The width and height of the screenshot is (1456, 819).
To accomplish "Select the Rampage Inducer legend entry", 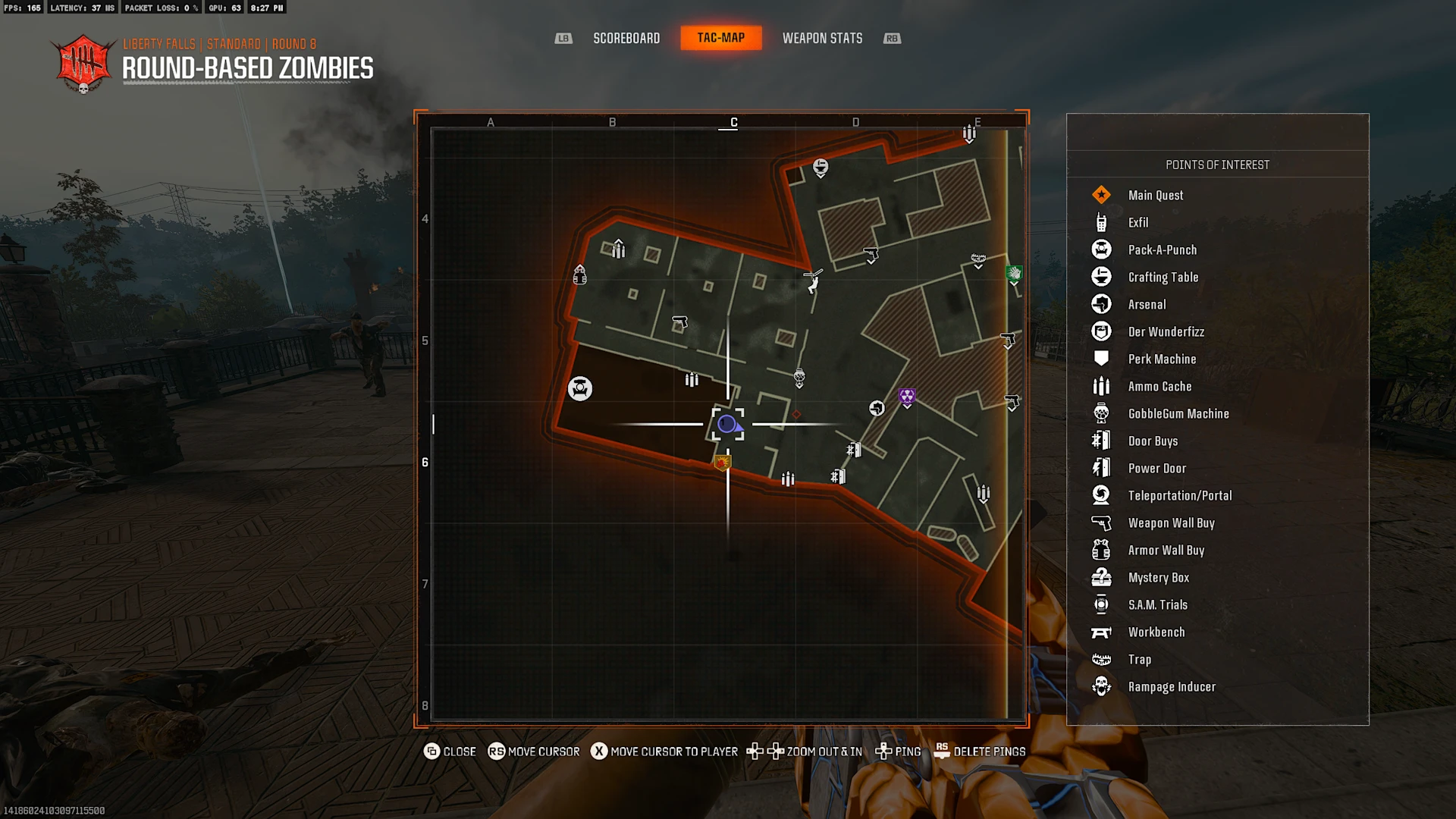I will pyautogui.click(x=1172, y=686).
